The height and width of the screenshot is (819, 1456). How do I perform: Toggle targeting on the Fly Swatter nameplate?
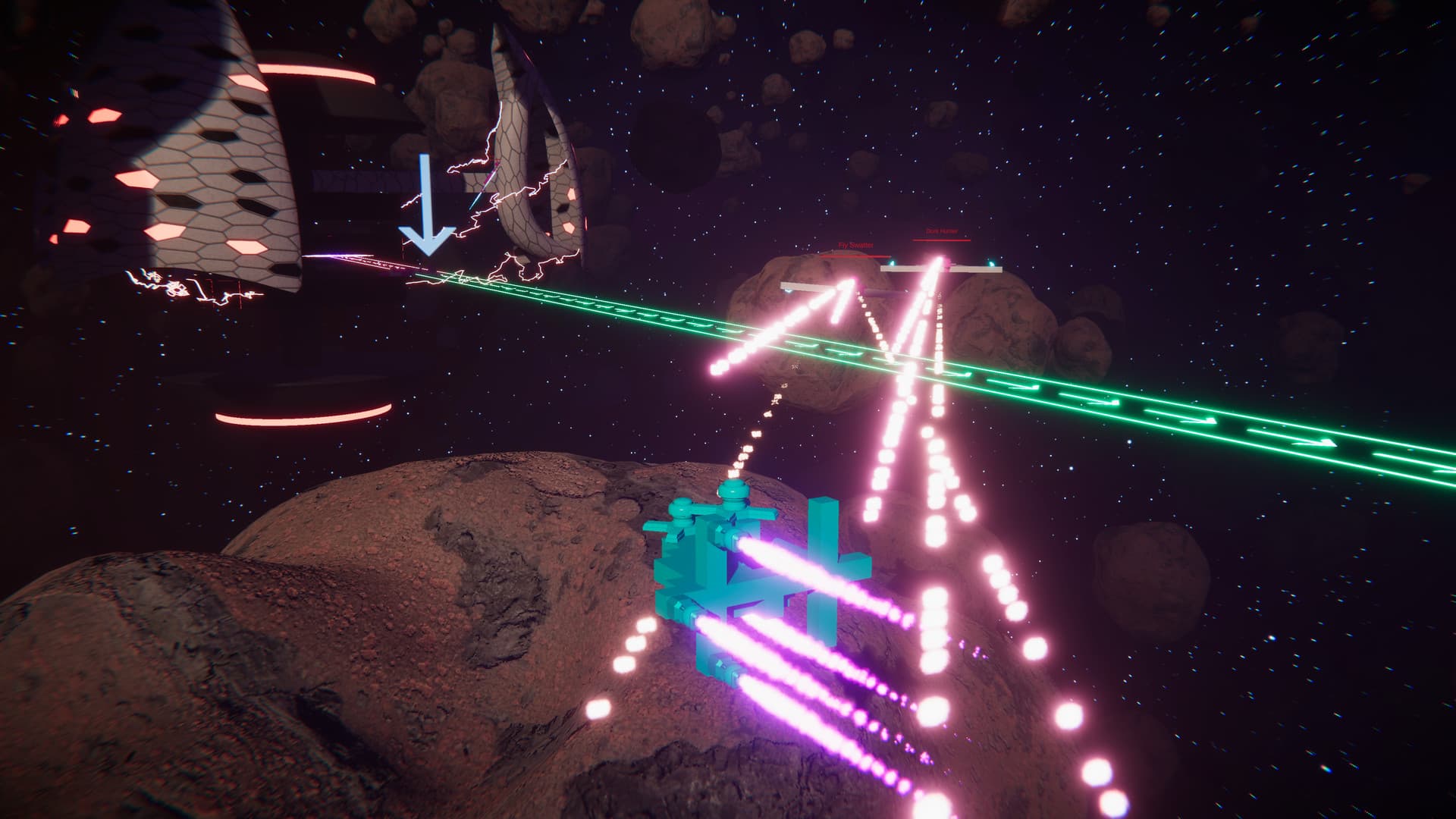pos(855,246)
